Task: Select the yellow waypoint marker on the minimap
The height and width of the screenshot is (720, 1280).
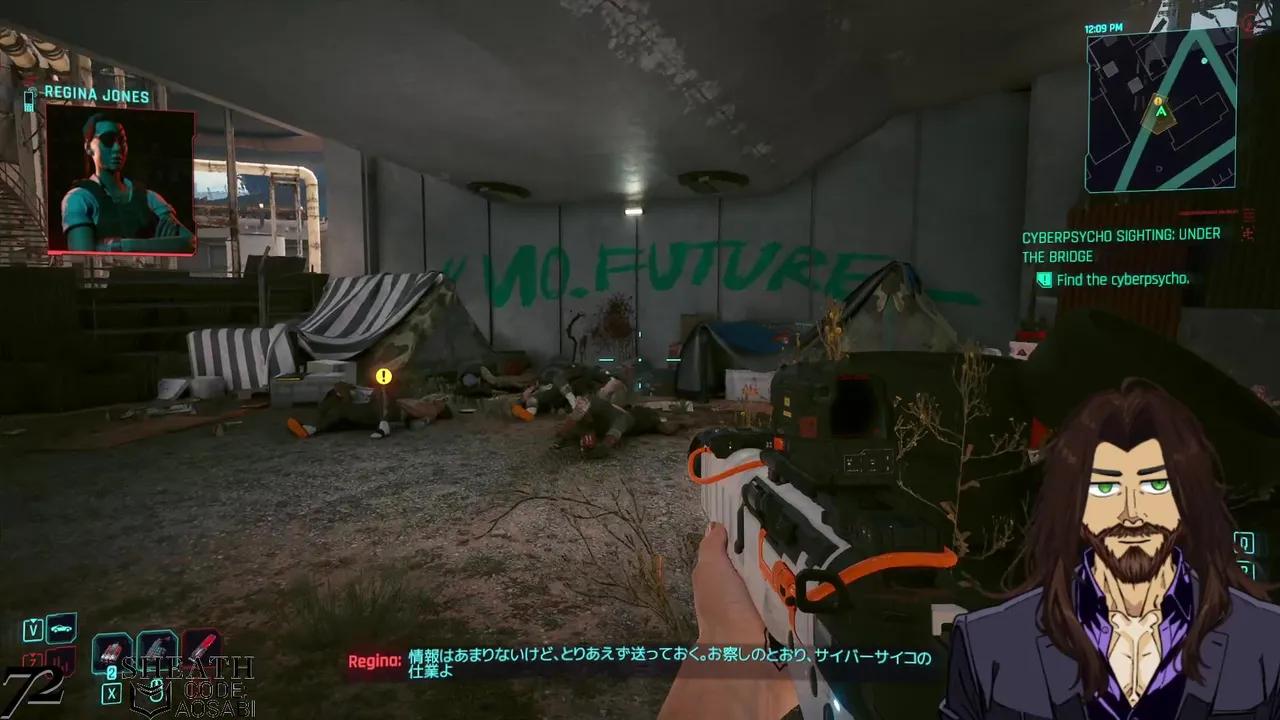Action: pos(1158,101)
